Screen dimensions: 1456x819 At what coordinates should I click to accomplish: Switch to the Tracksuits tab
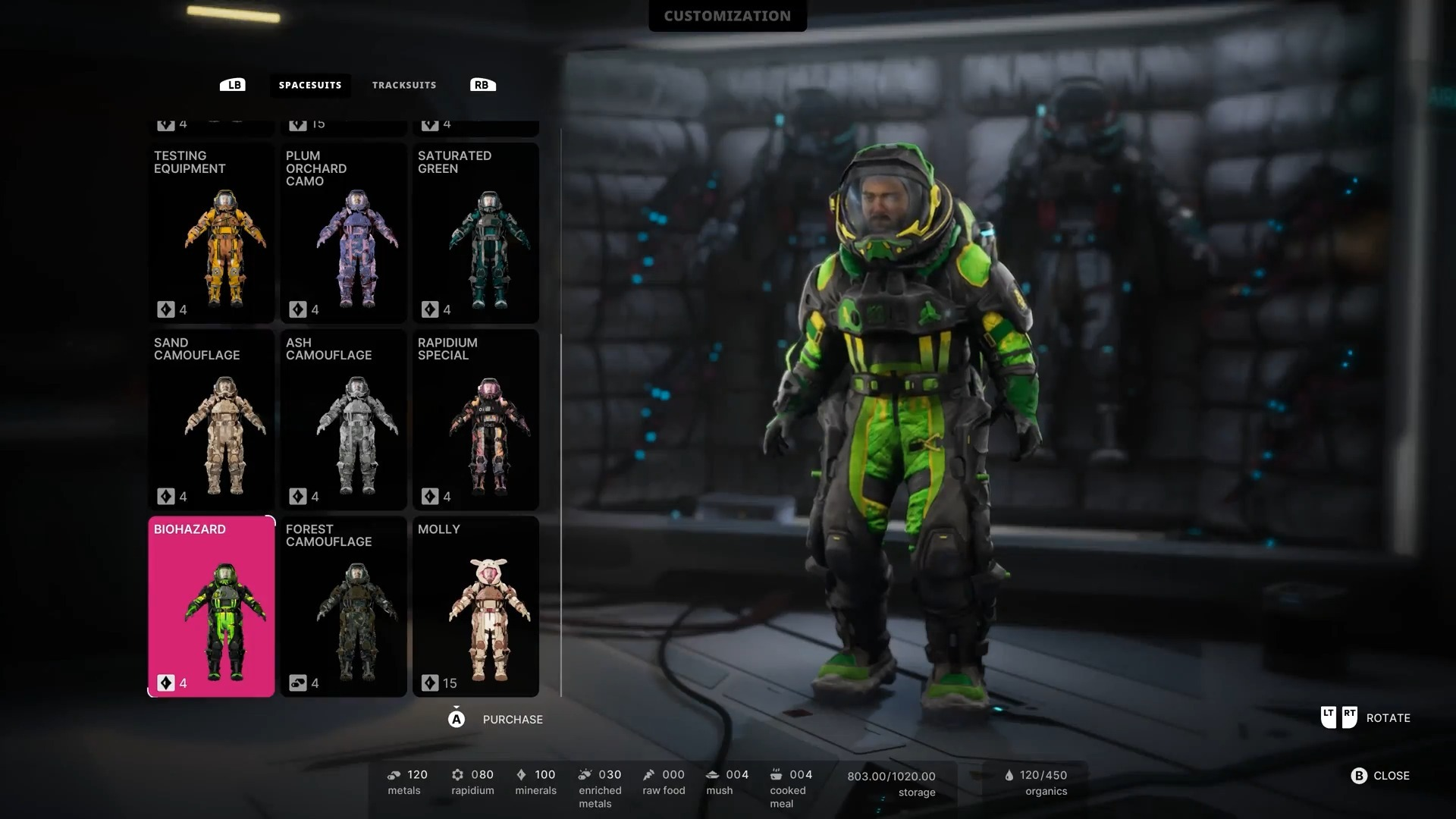pos(403,85)
